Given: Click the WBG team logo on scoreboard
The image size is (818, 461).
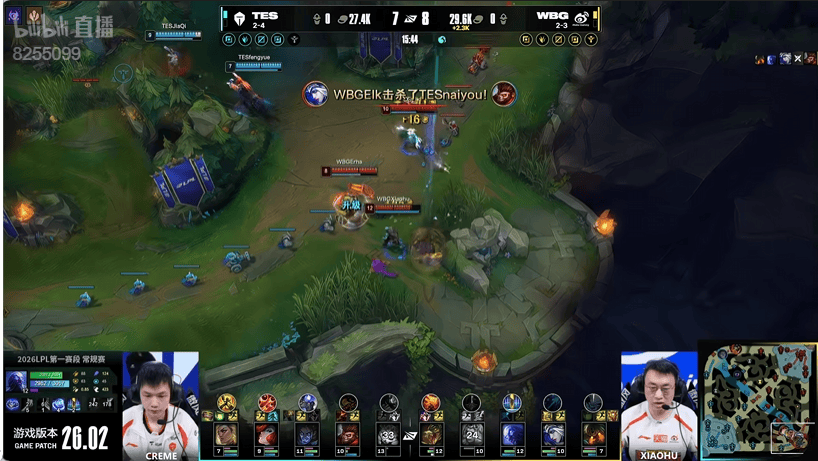Looking at the screenshot, I should (581, 17).
